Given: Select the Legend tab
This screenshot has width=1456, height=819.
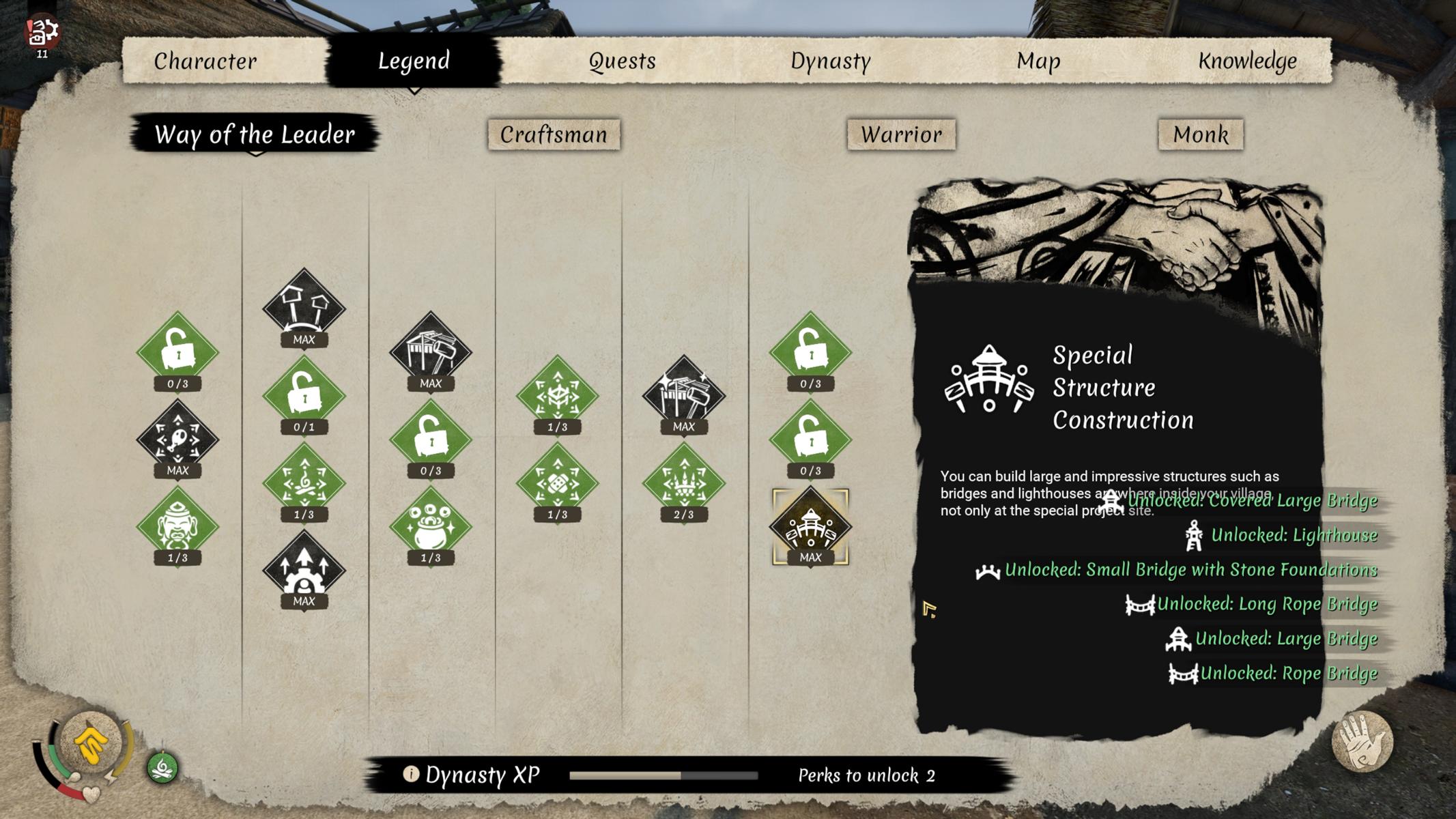Looking at the screenshot, I should pos(414,61).
